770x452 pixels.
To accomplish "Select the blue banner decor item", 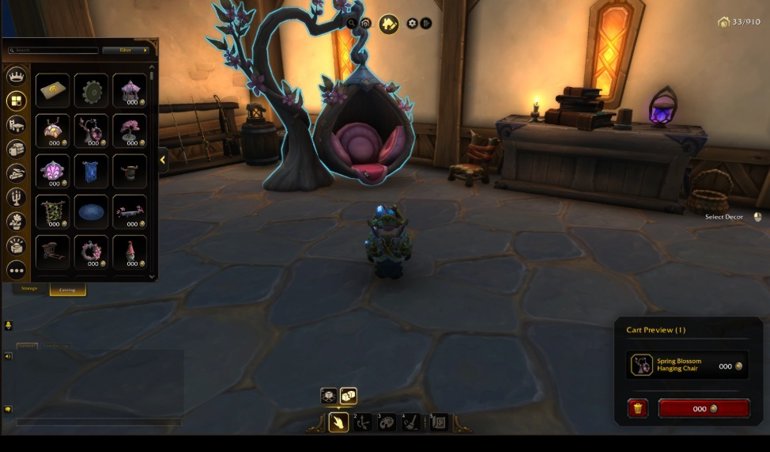I will (x=91, y=169).
